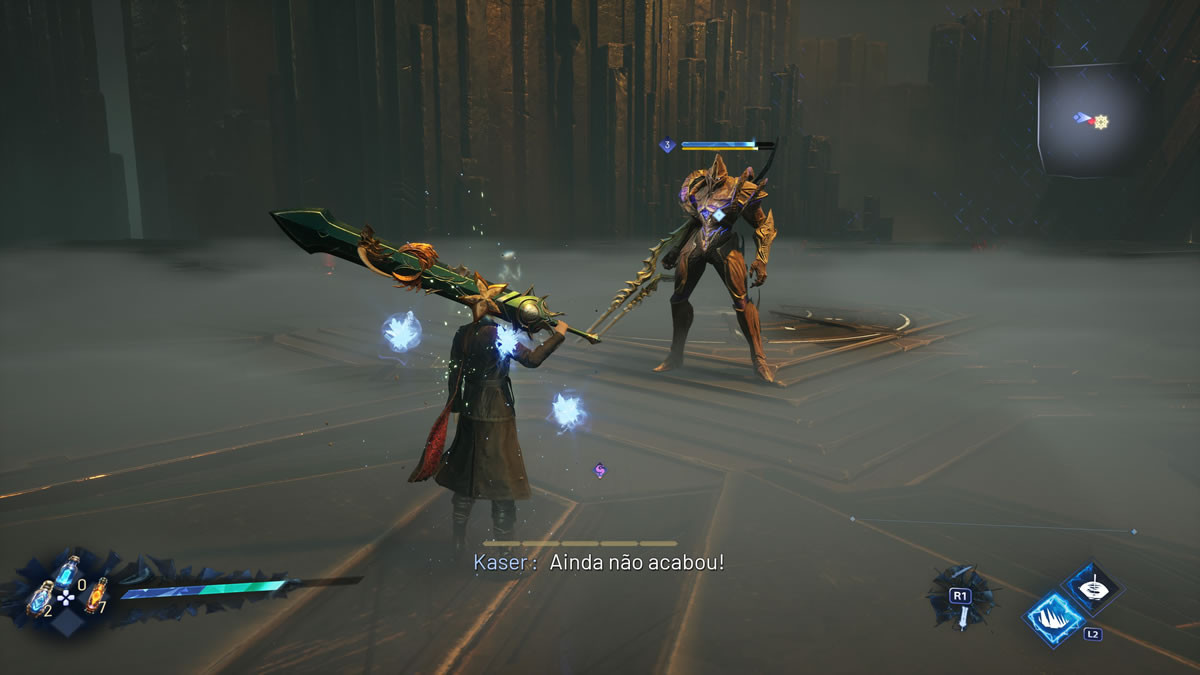
Task: Choose the top blue vial with zero count
Action: [x=67, y=571]
